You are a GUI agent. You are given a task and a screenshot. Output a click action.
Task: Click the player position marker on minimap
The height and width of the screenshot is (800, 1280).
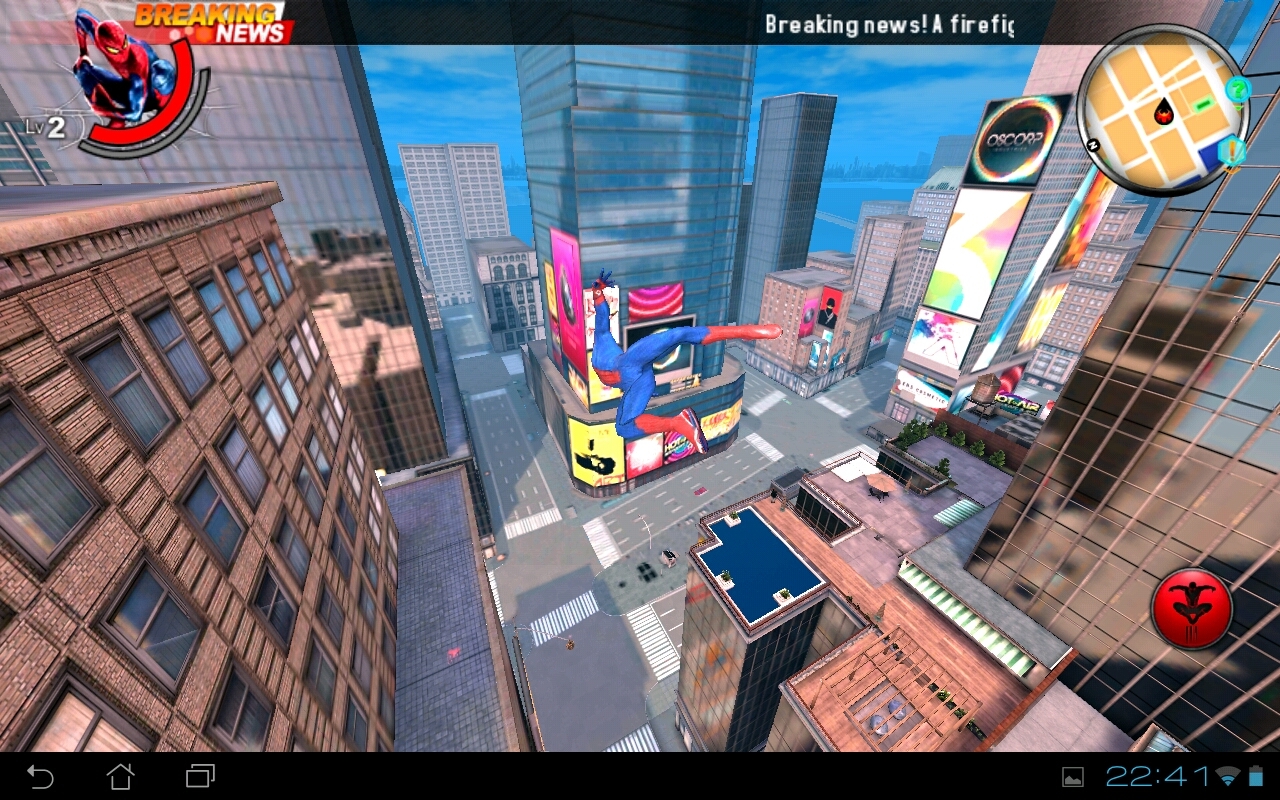point(1164,114)
